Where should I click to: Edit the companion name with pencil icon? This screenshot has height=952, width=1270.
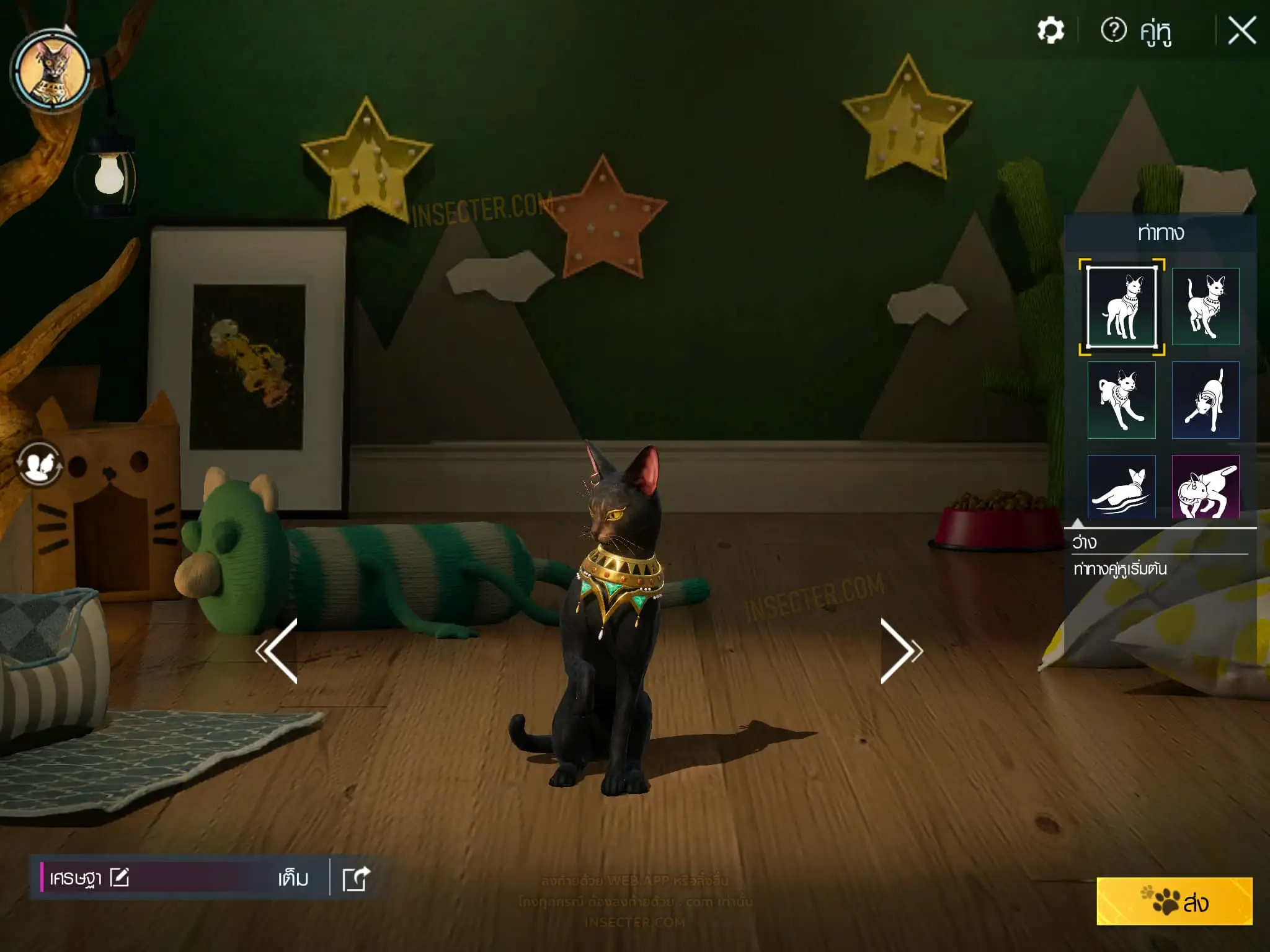[x=120, y=878]
